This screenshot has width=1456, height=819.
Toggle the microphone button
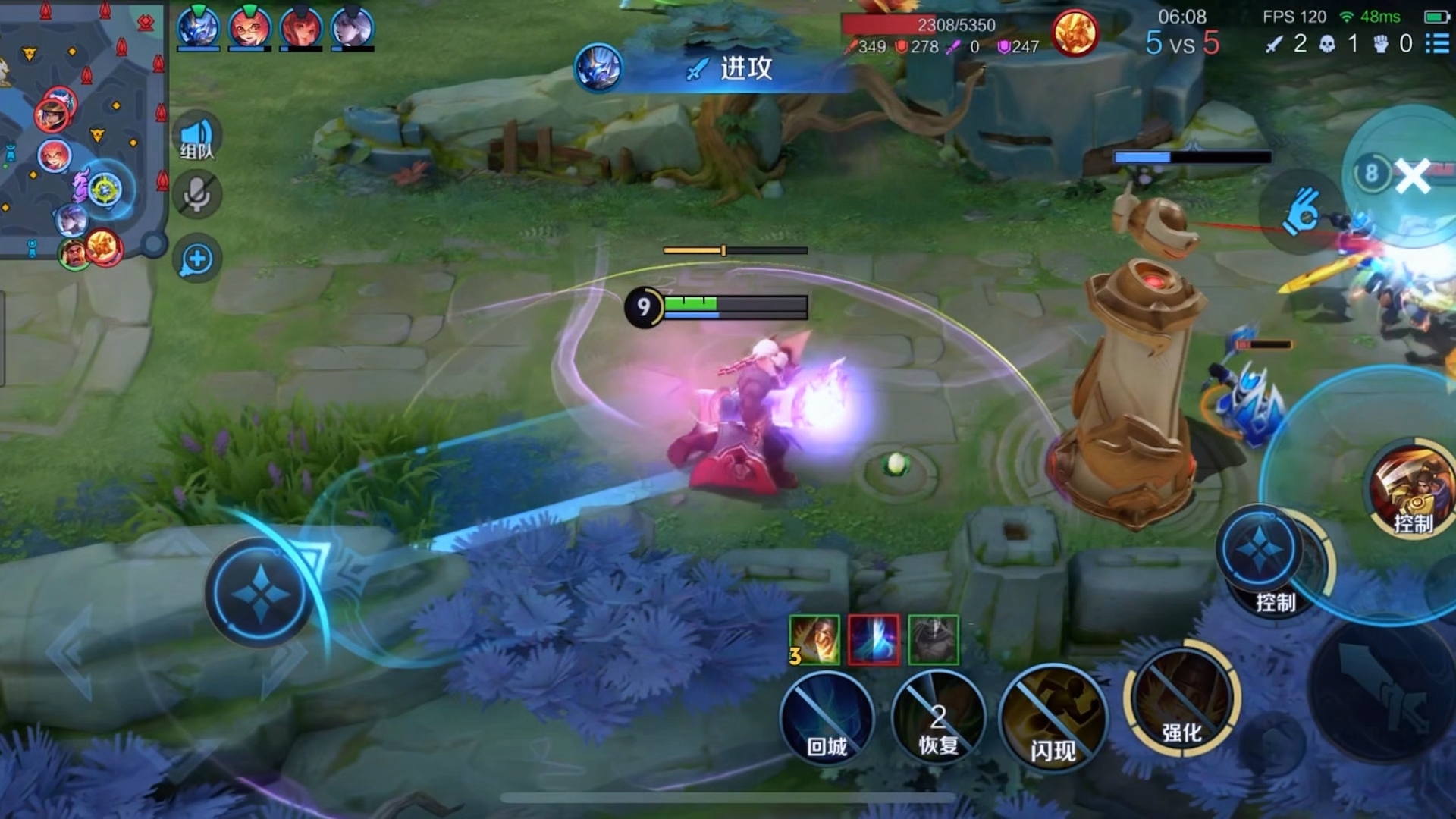click(x=197, y=195)
